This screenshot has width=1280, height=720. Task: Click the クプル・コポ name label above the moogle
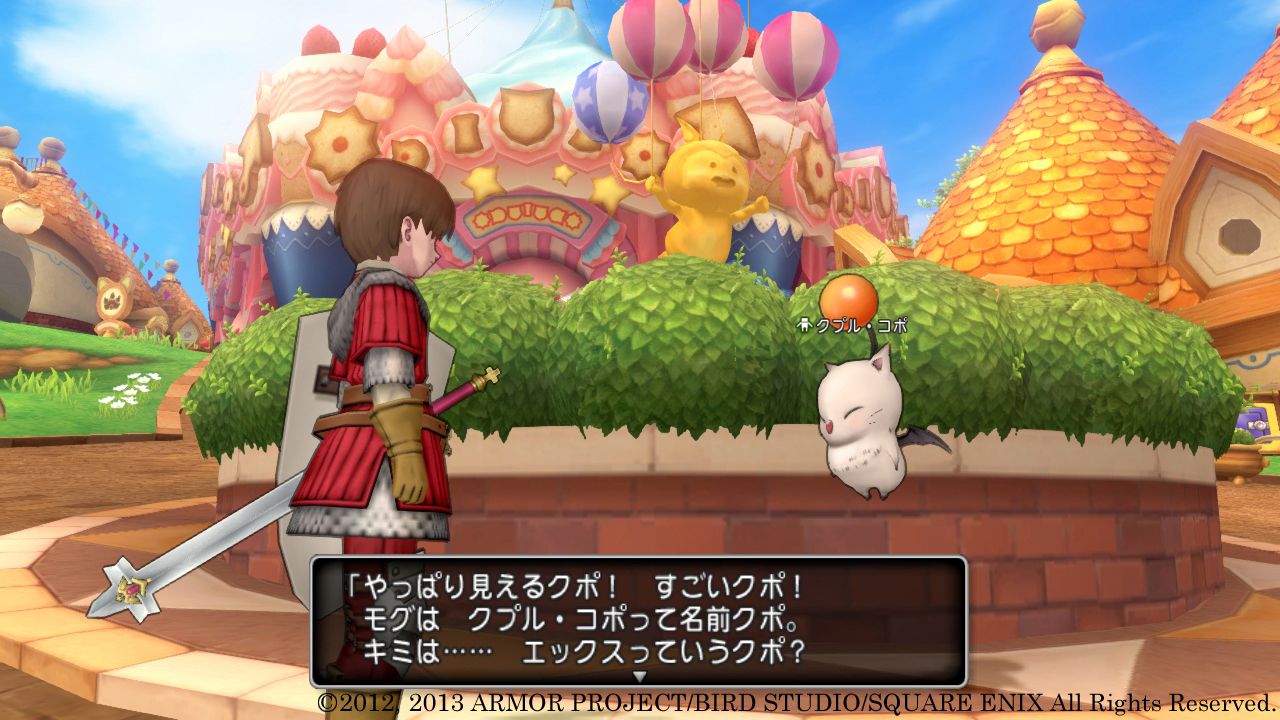coord(860,322)
